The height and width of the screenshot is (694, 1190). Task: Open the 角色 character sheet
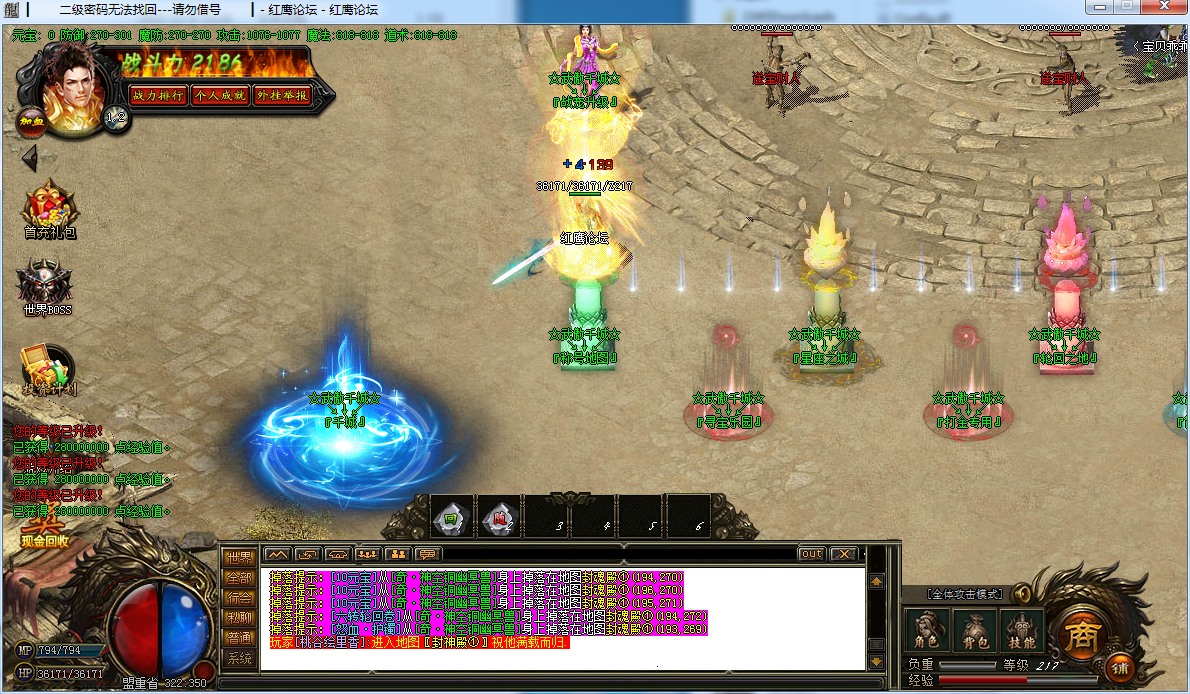coord(923,630)
